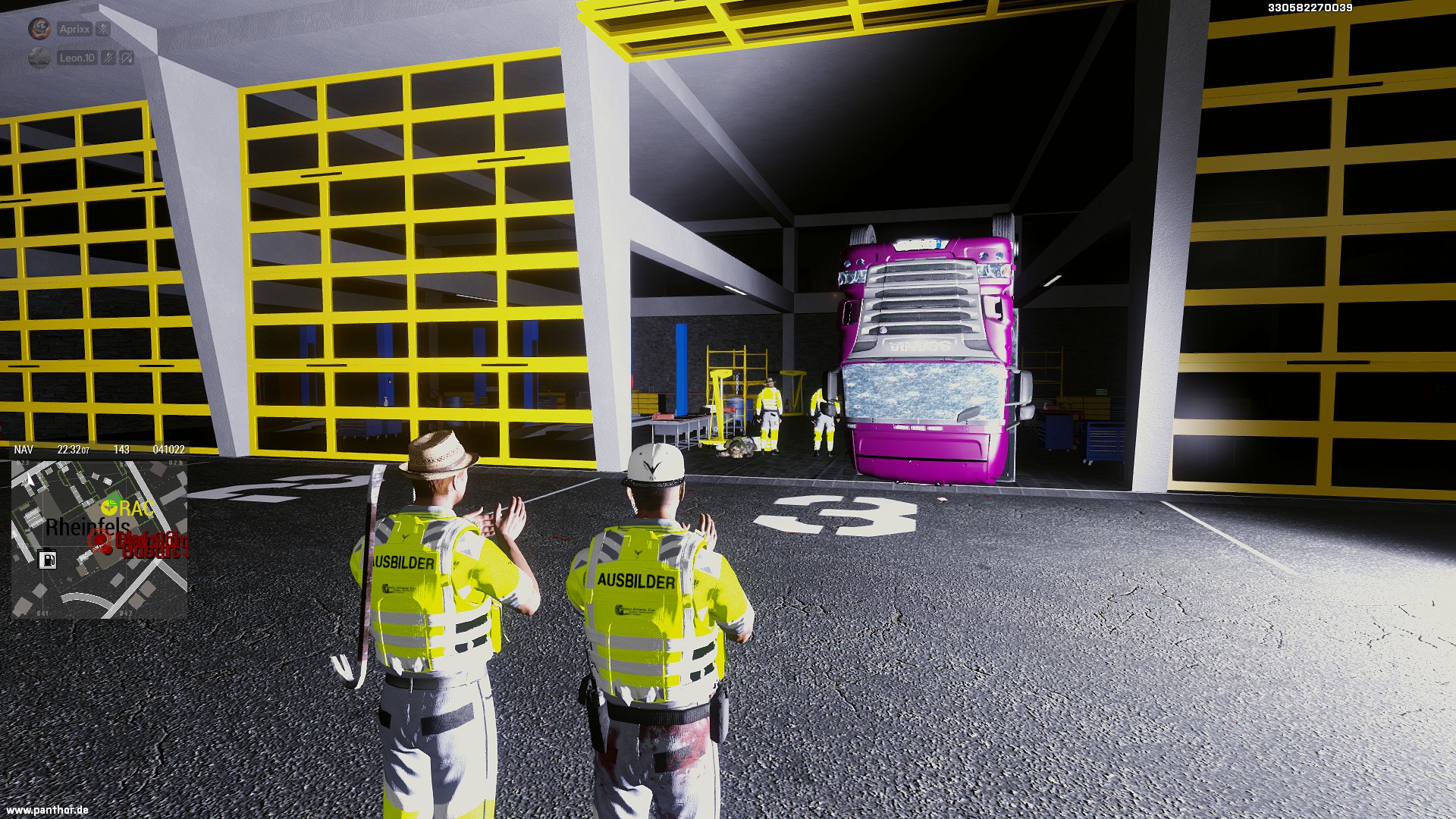Image resolution: width=1456 pixels, height=819 pixels.
Task: Click the red circular marker on the minimap
Action: [x=99, y=541]
